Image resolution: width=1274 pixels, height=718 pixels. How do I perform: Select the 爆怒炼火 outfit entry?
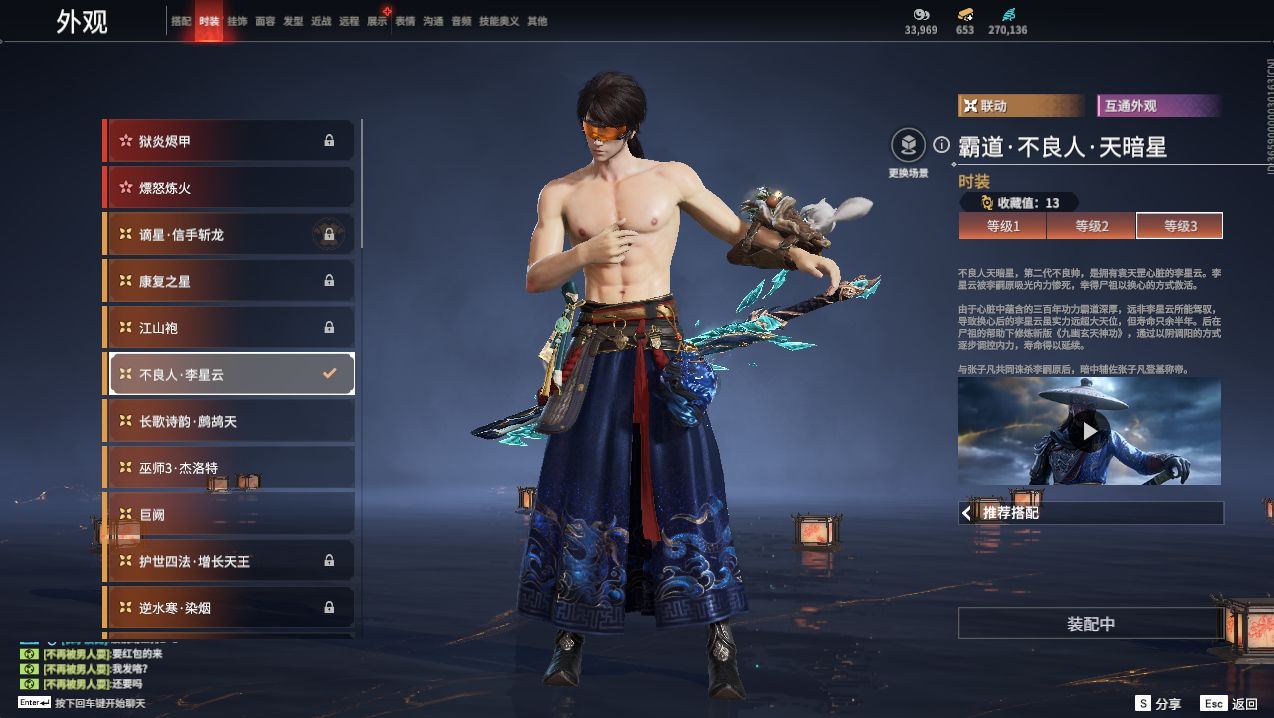pyautogui.click(x=229, y=188)
